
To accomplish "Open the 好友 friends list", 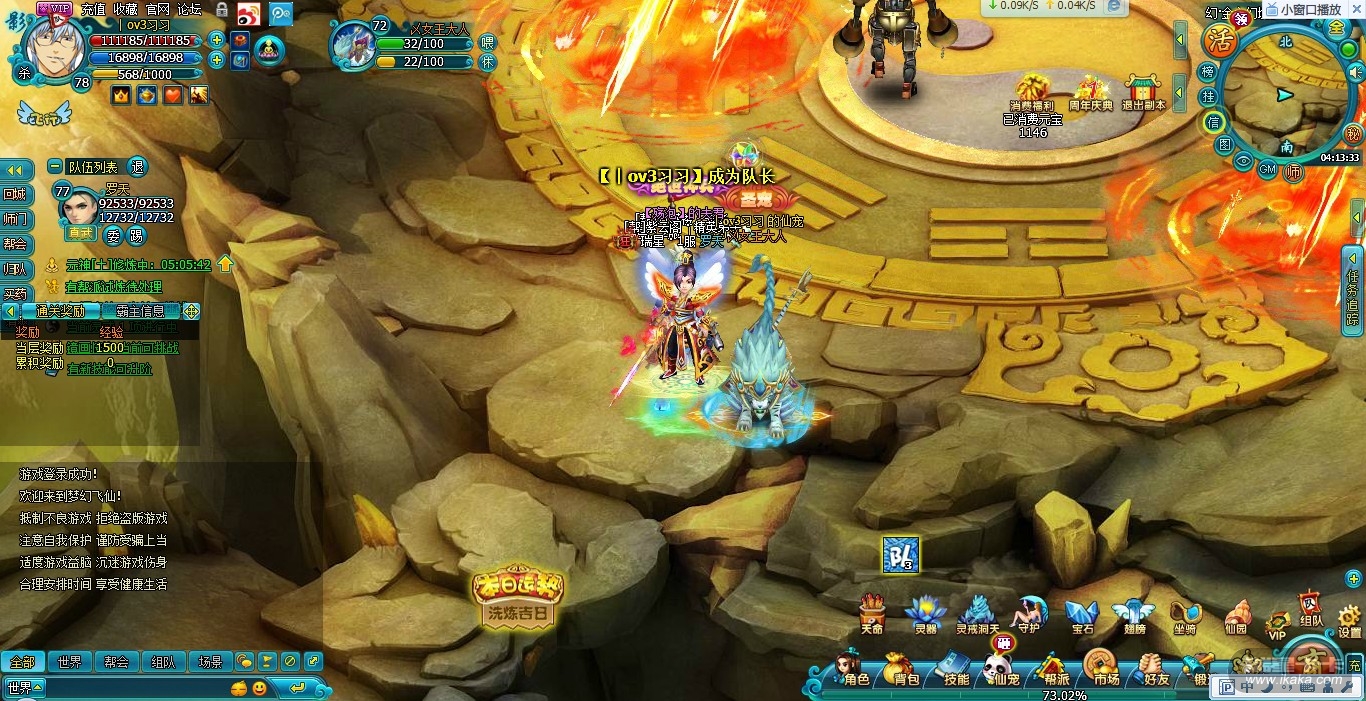I will (x=1153, y=670).
